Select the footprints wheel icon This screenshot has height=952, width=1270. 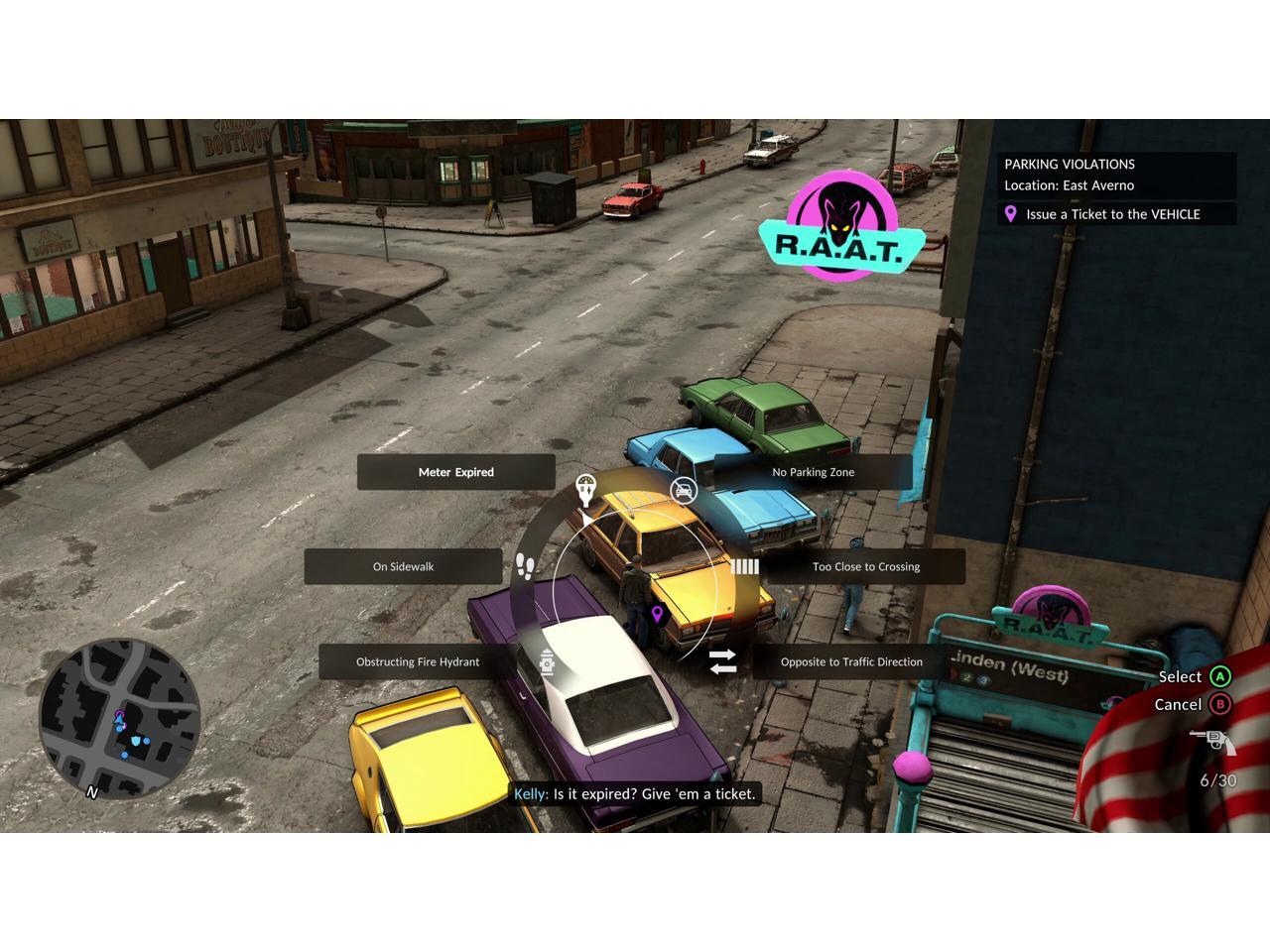click(526, 566)
